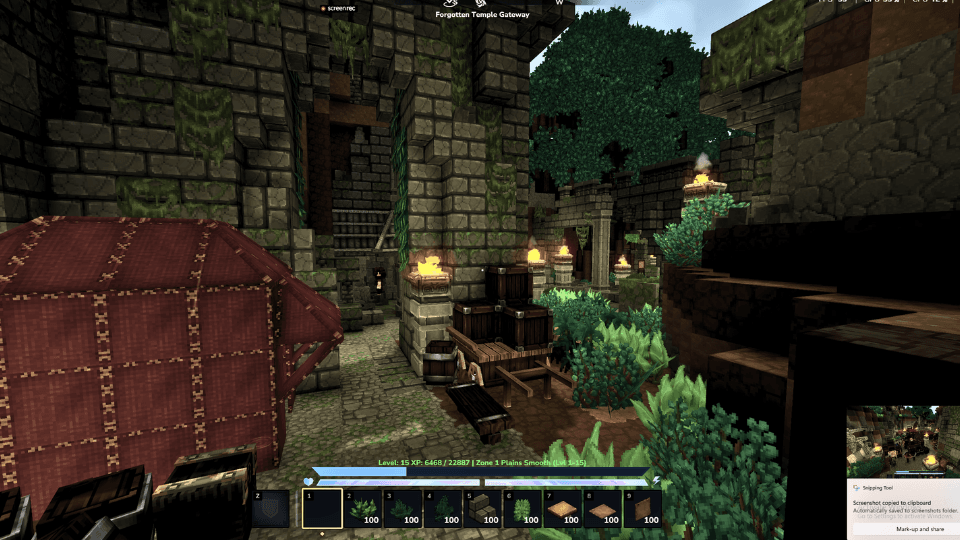
Task: Pick the dark shrub in hotbar slot 4
Action: pyautogui.click(x=443, y=508)
